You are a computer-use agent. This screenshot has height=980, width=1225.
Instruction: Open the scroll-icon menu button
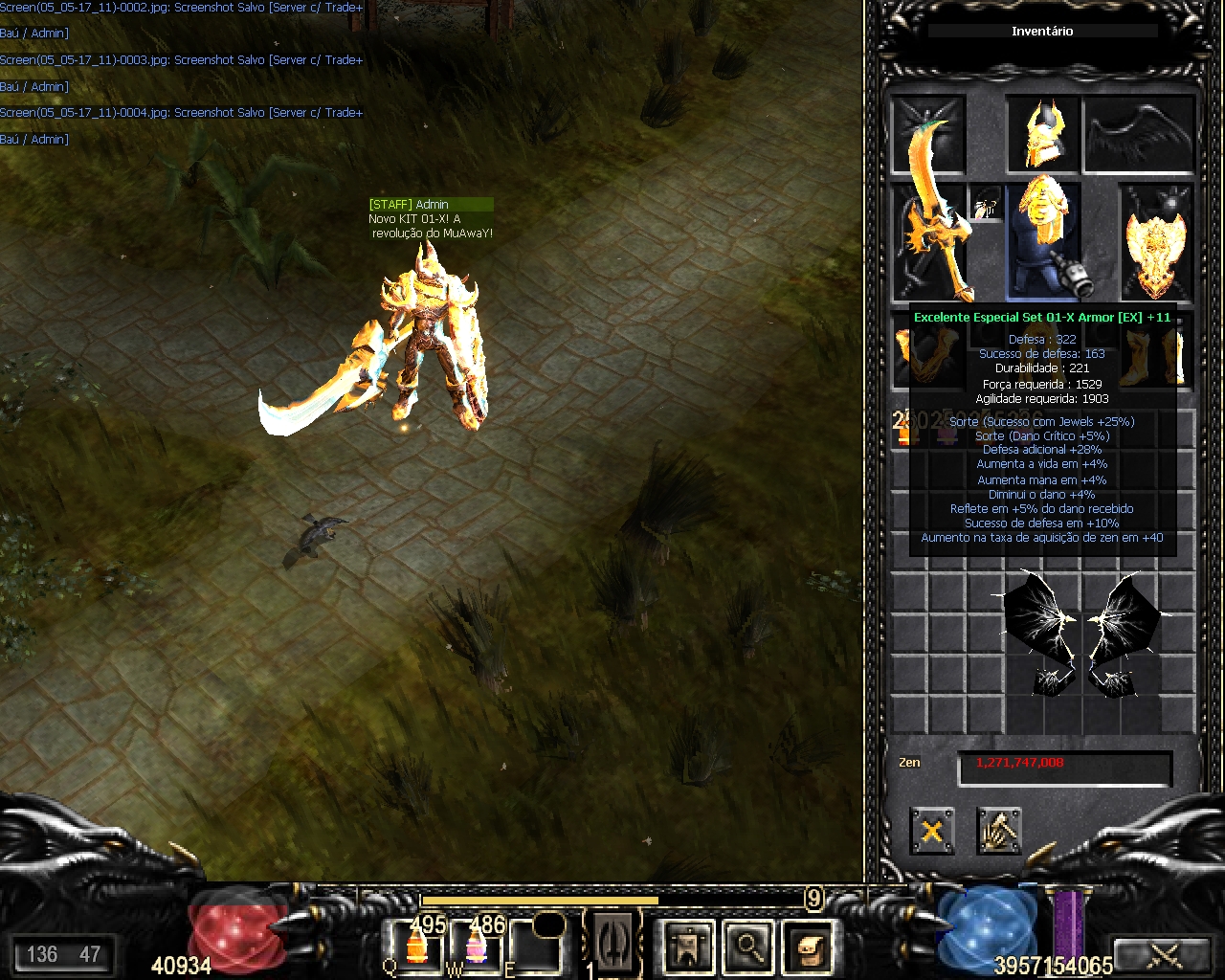pyautogui.click(x=807, y=947)
